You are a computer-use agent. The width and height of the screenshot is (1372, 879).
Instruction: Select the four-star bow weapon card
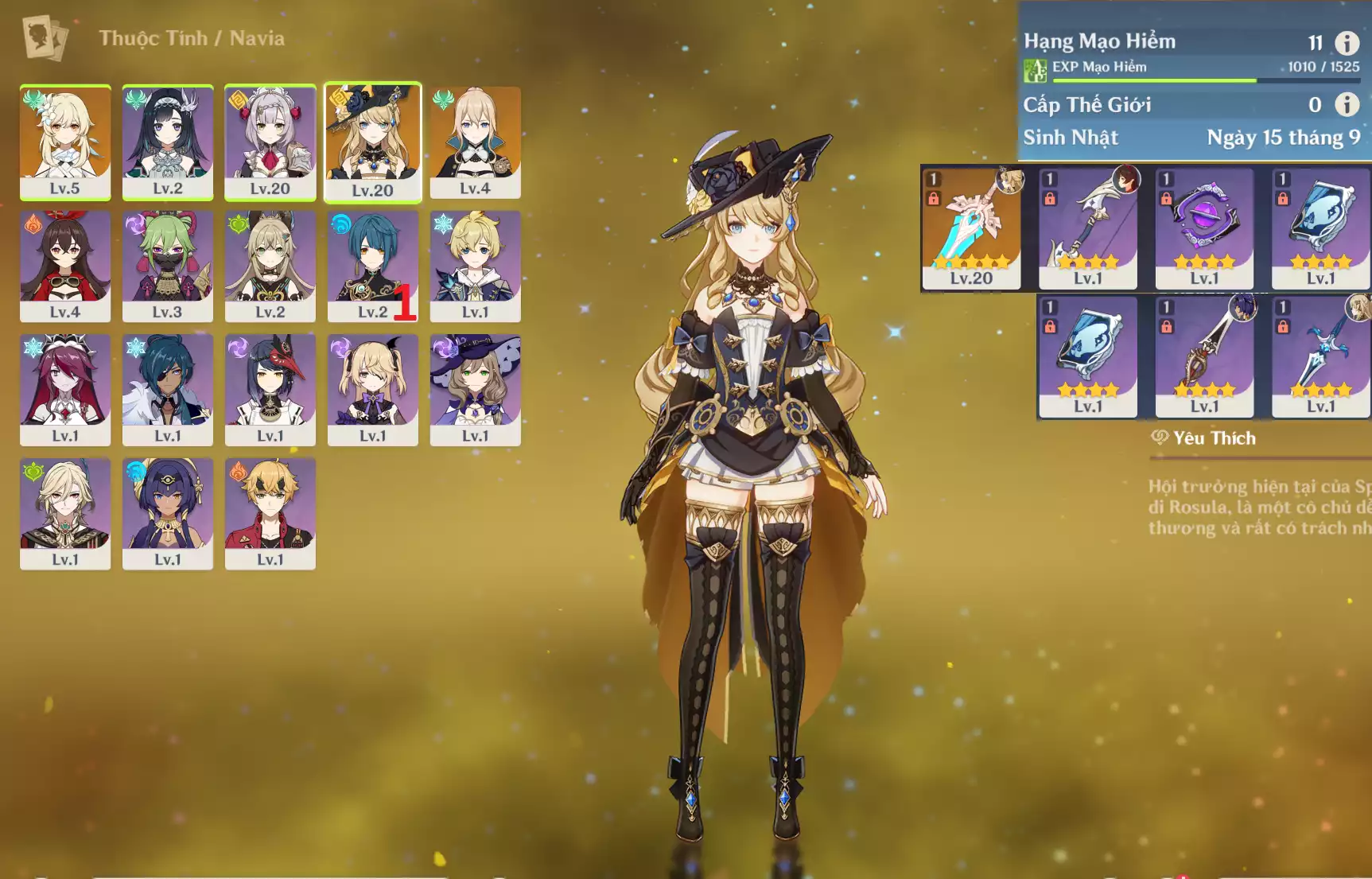click(1088, 228)
